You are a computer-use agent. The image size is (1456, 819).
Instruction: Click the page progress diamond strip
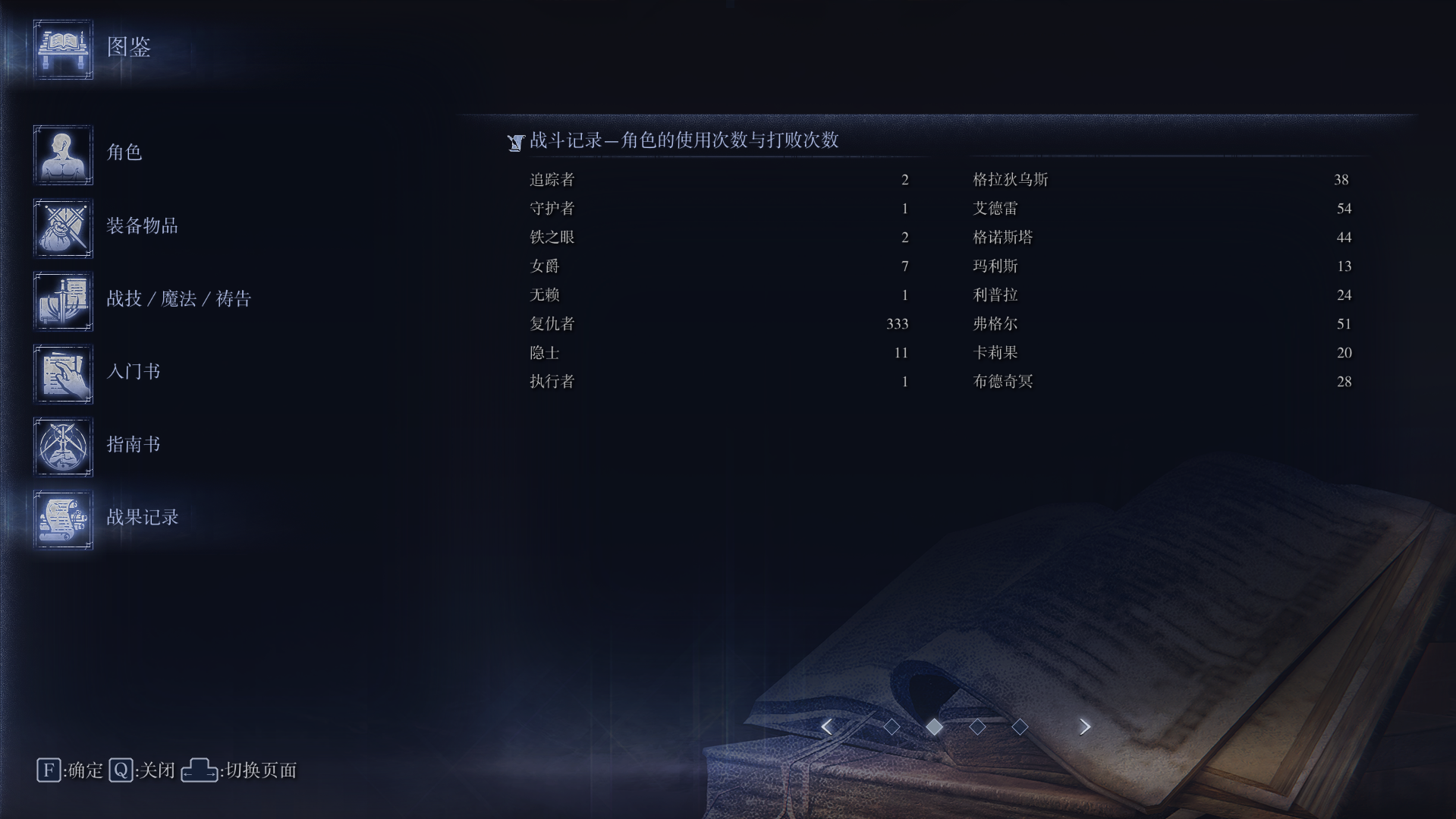(x=956, y=726)
